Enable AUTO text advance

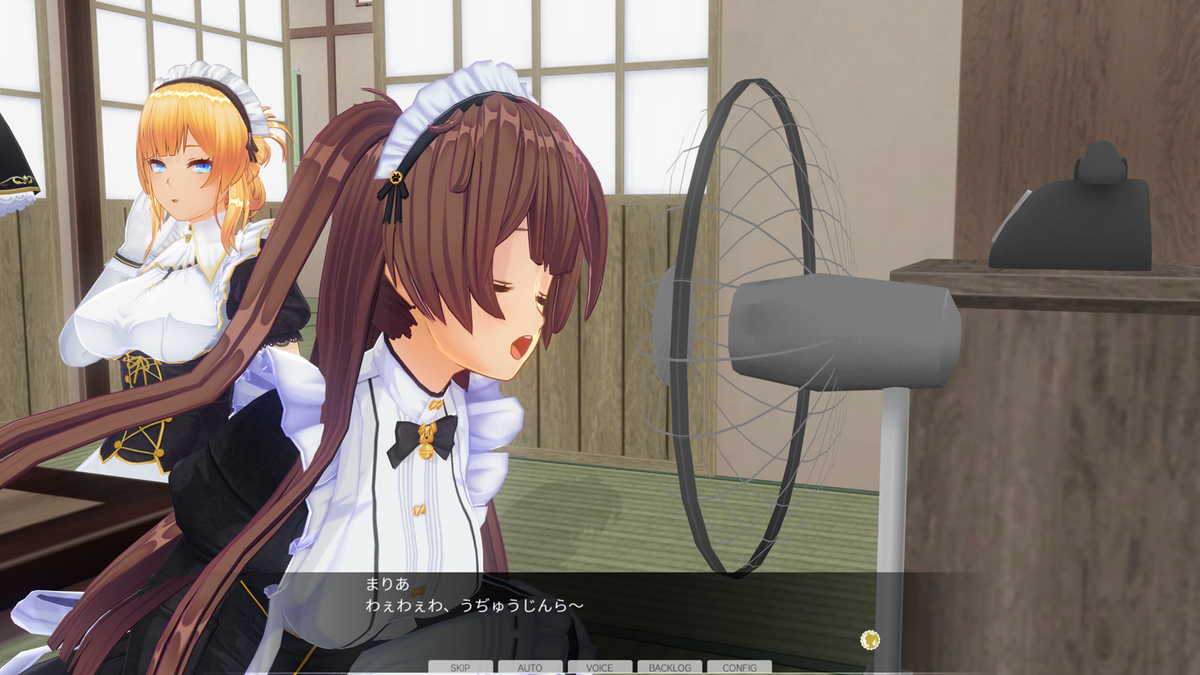coord(530,667)
